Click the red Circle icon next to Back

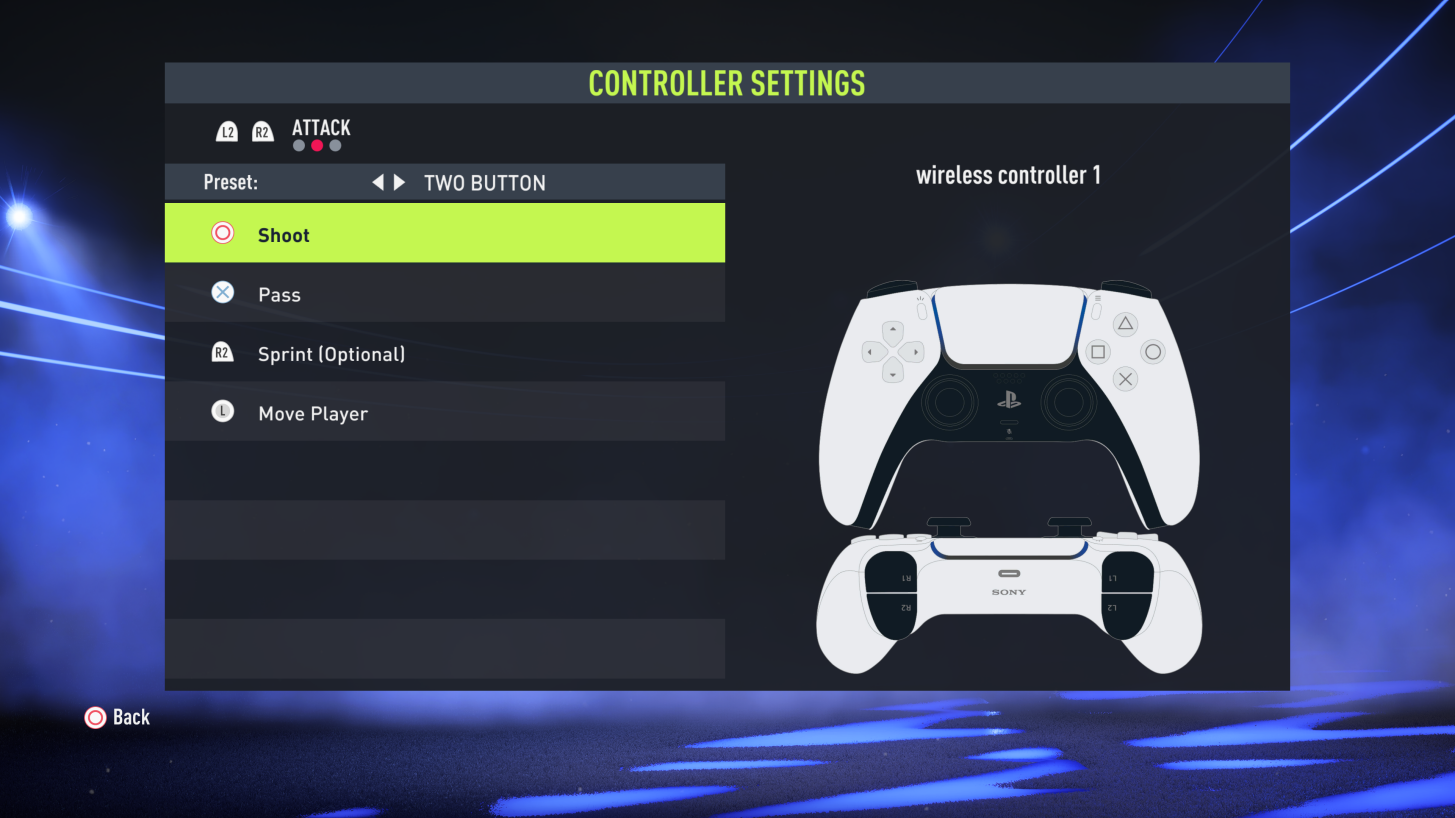pyautogui.click(x=95, y=717)
